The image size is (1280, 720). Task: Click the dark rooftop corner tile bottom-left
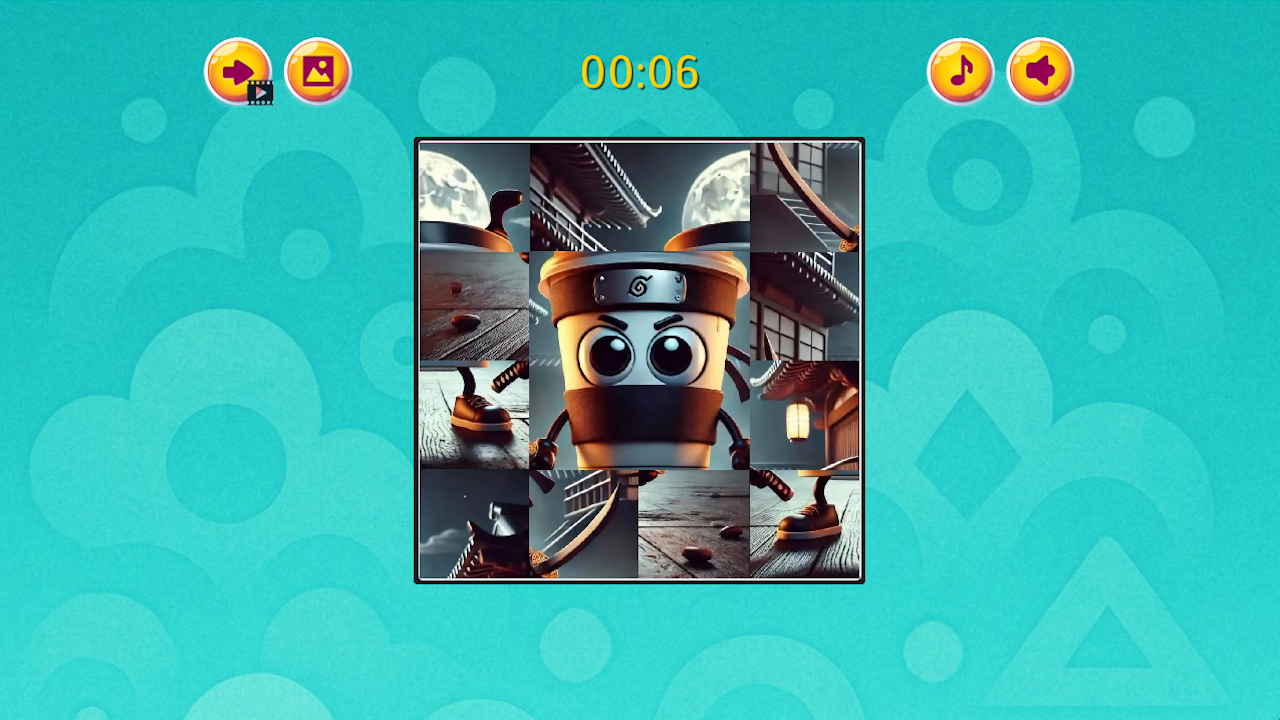pyautogui.click(x=472, y=523)
